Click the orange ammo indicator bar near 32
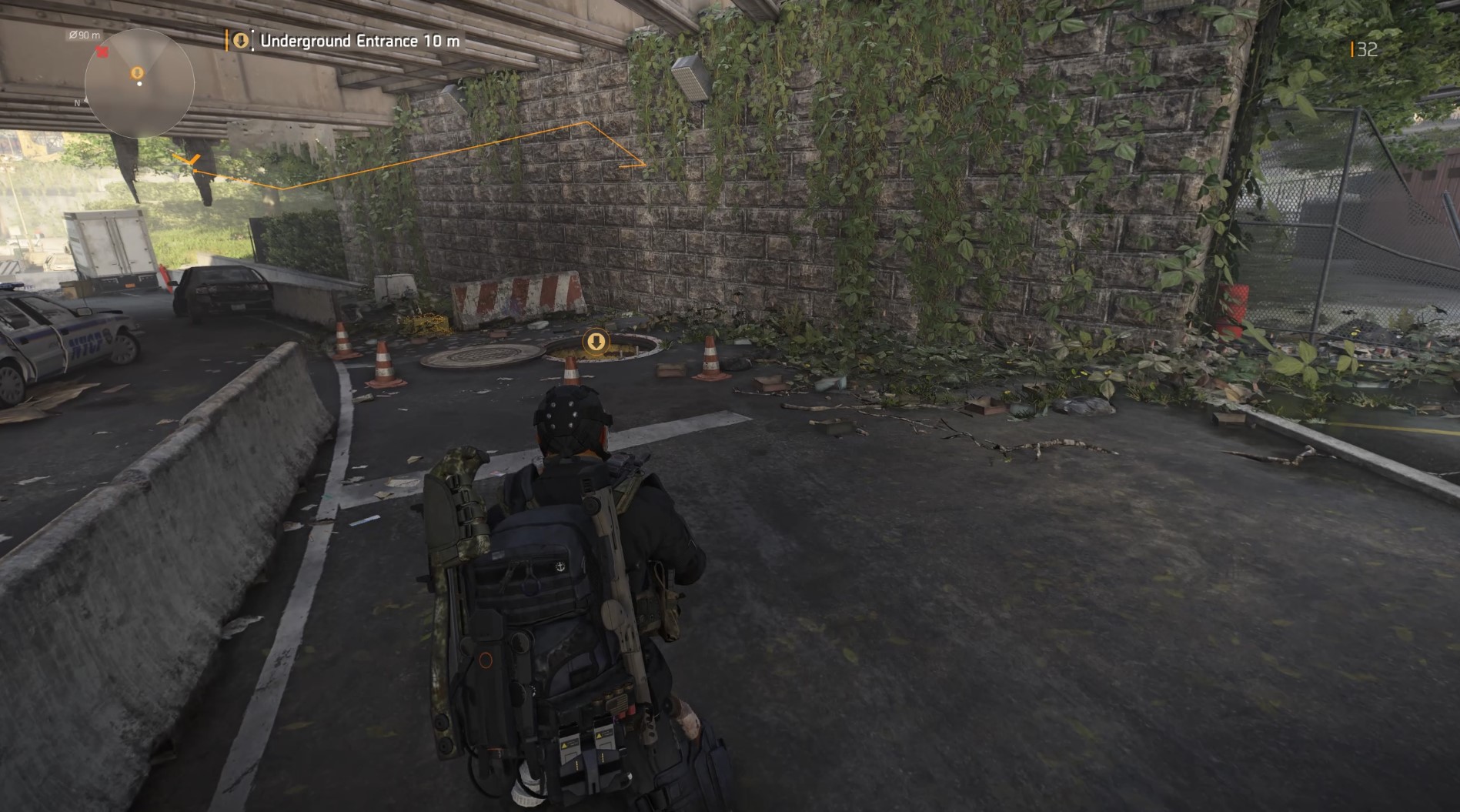This screenshot has width=1460, height=812. [1354, 48]
